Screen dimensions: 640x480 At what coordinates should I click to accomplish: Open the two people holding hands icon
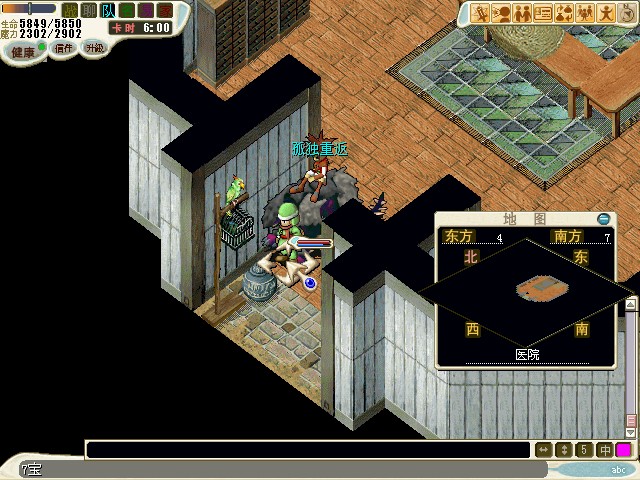(522, 13)
